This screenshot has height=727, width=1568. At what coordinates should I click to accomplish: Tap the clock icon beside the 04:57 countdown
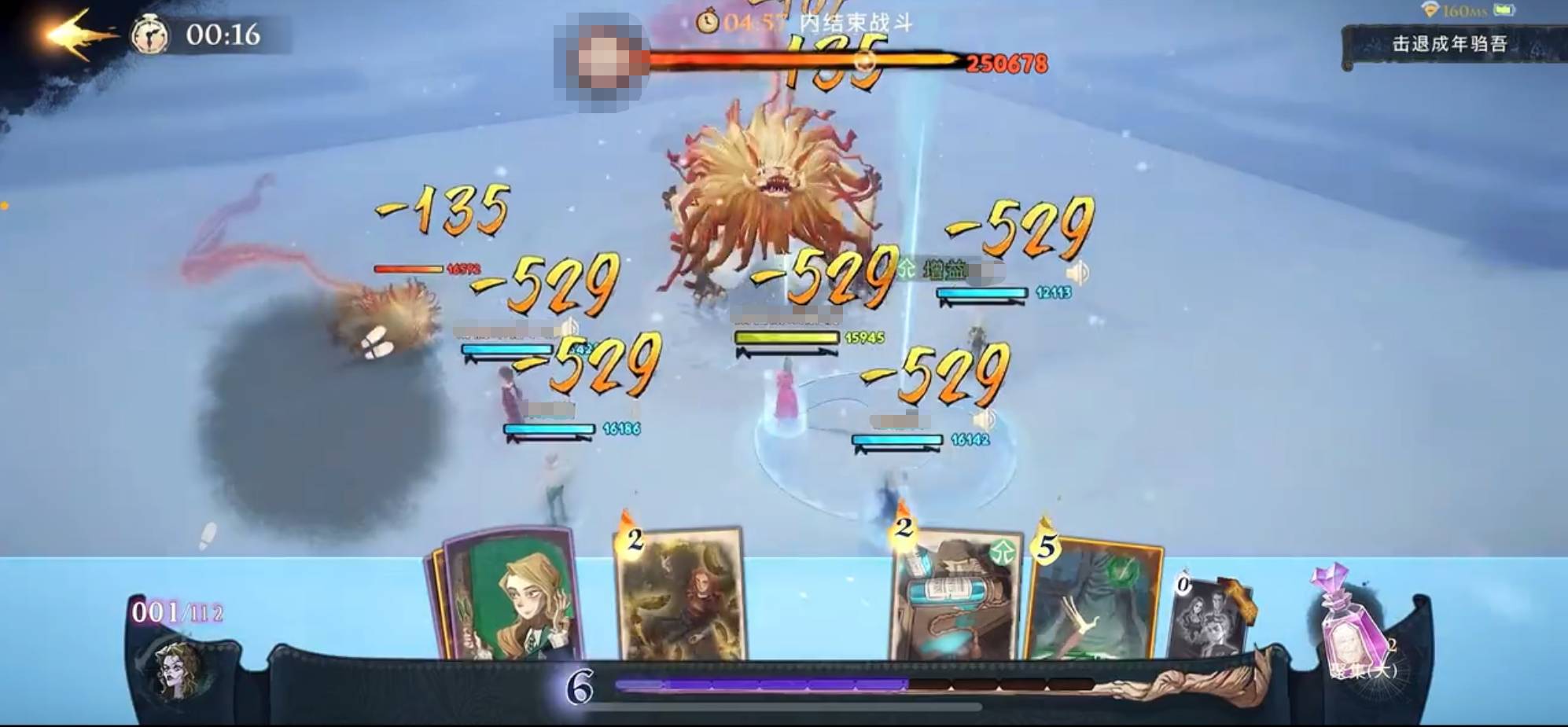point(708,24)
